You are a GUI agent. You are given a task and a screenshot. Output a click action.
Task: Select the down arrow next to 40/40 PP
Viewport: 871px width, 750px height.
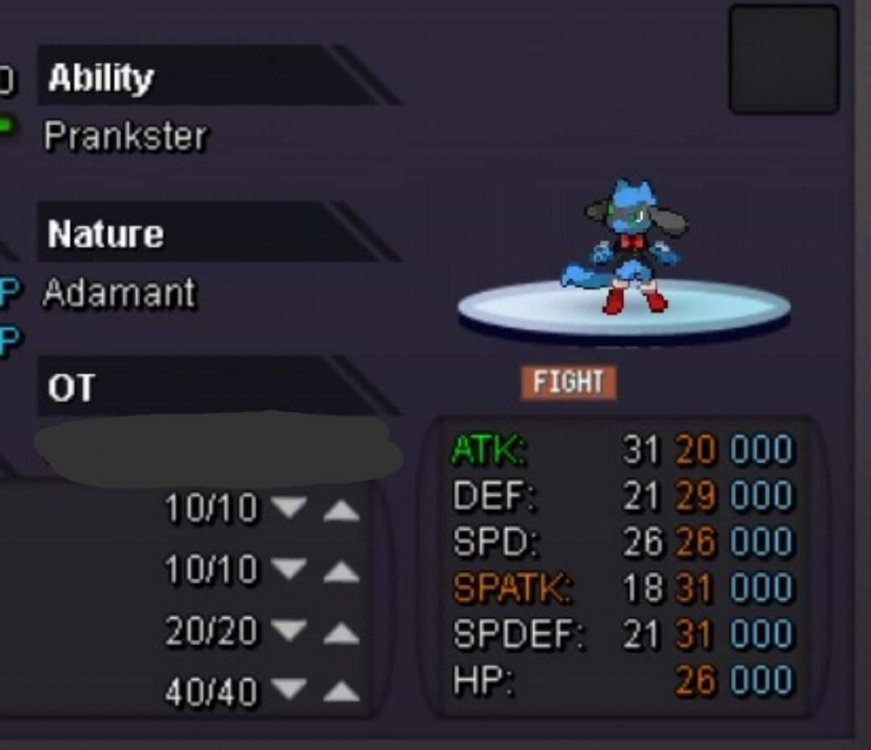pos(290,690)
